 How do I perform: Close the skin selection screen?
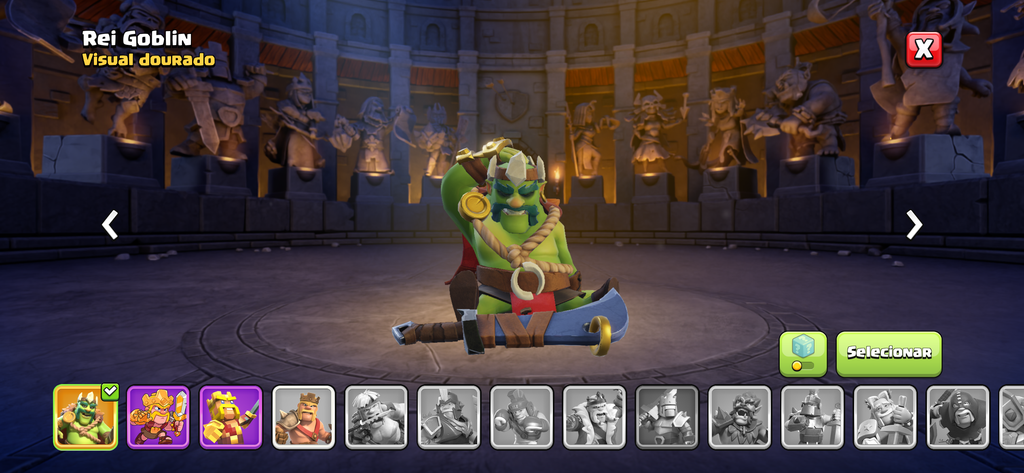pyautogui.click(x=924, y=49)
